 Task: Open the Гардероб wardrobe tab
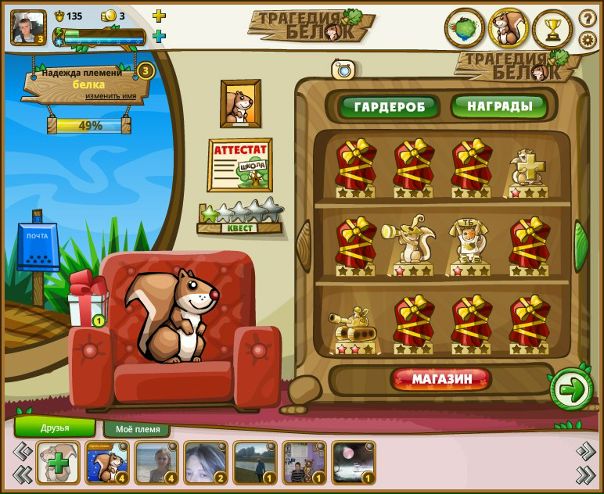(x=387, y=107)
